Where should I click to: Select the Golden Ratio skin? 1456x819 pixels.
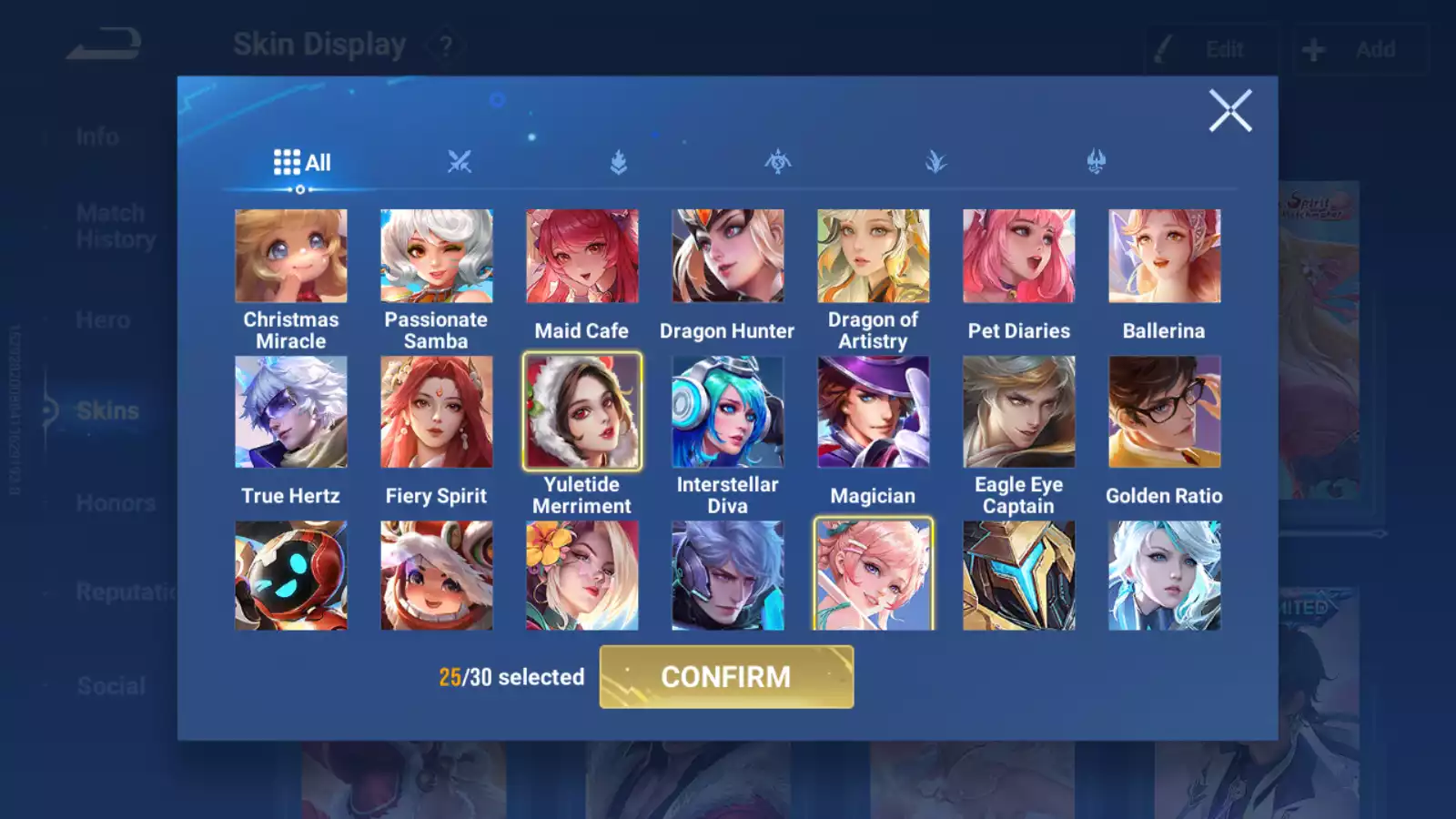pyautogui.click(x=1165, y=411)
